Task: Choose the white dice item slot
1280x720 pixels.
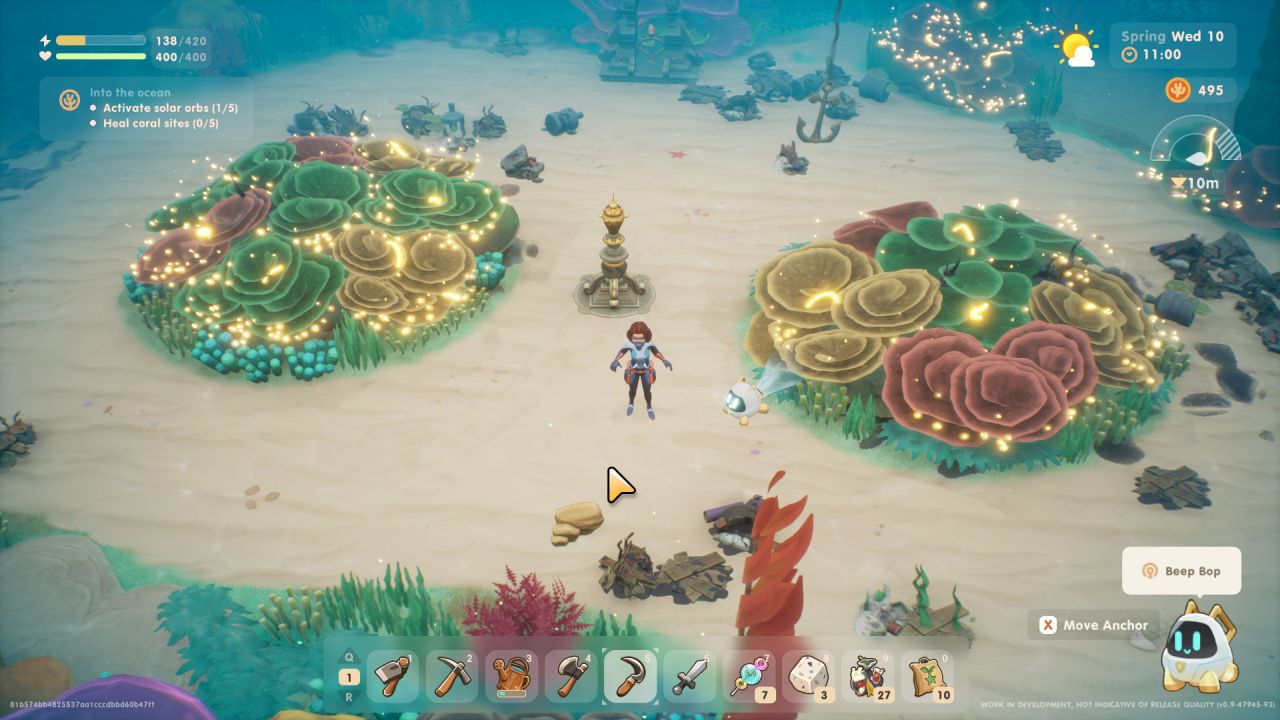Action: (809, 677)
